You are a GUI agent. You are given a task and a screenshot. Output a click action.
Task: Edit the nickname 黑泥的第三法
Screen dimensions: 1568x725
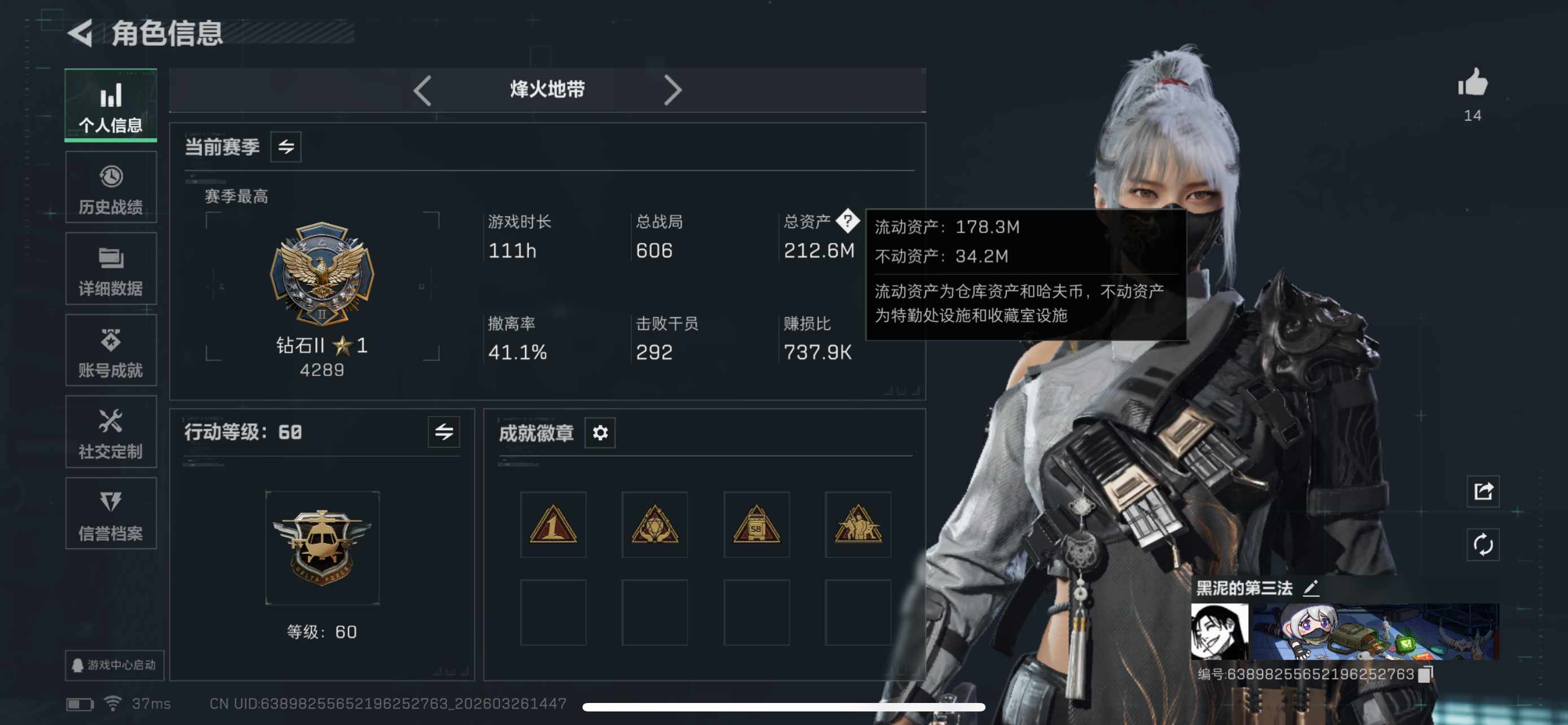pyautogui.click(x=1312, y=587)
